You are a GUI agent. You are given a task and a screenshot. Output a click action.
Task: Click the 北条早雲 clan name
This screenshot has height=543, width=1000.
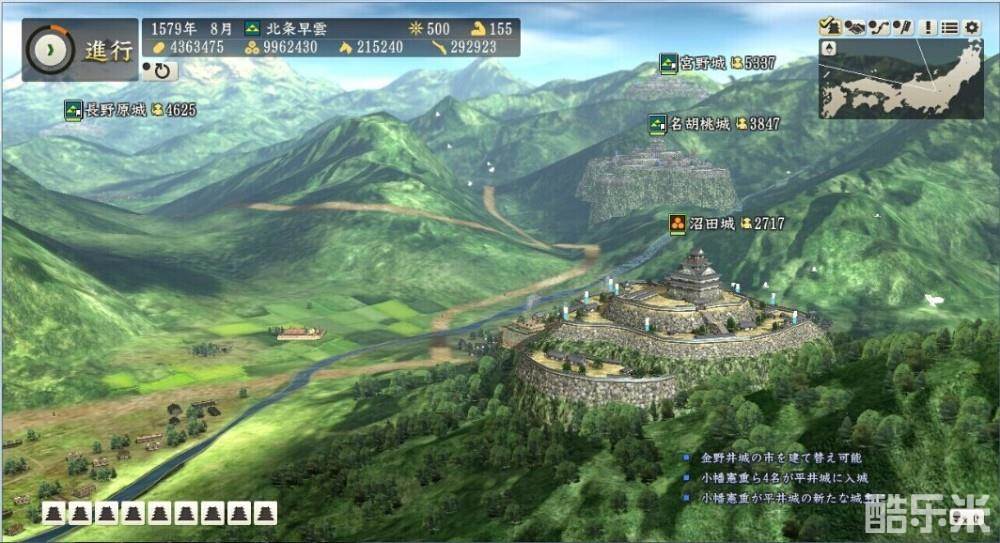point(295,29)
